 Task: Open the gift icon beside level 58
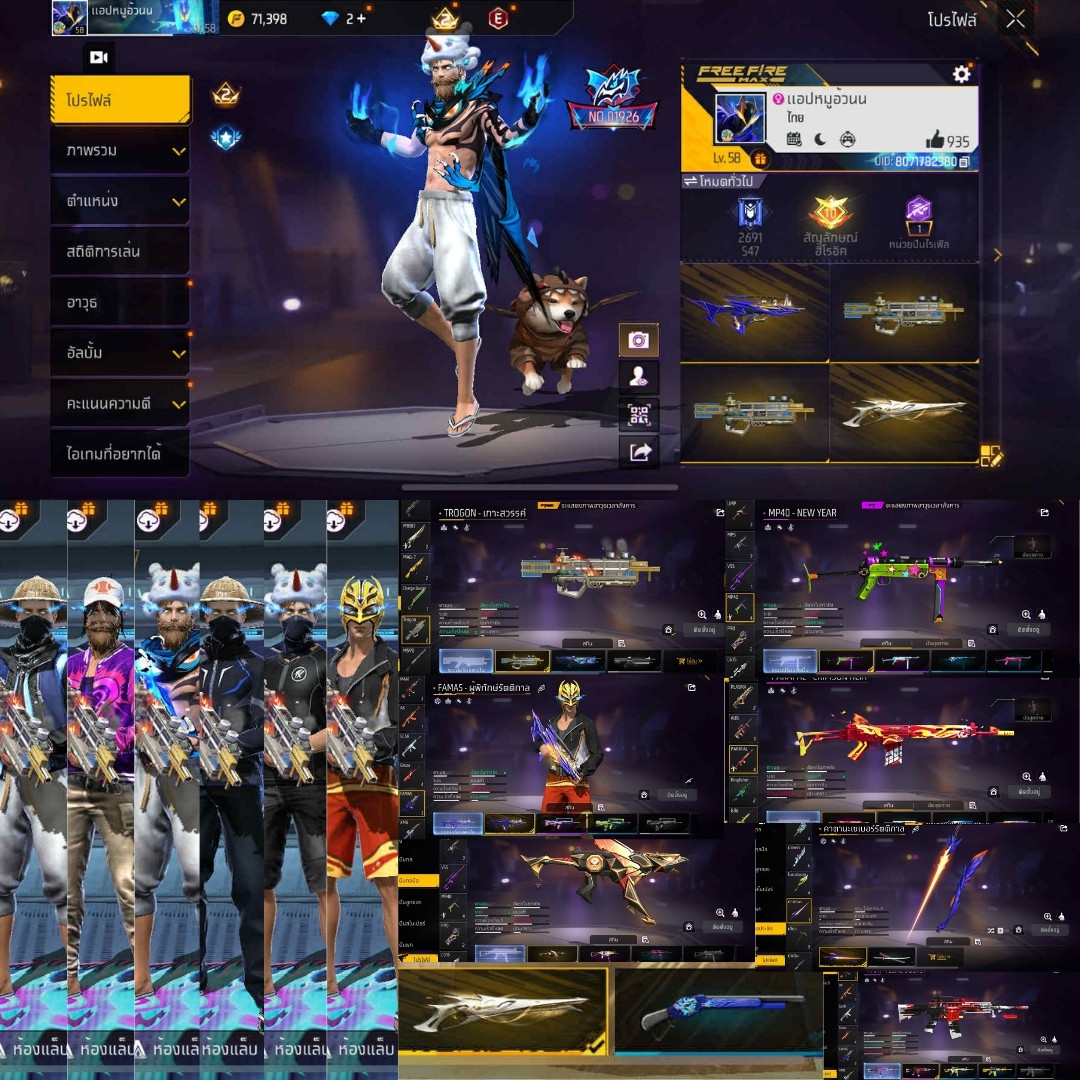tap(759, 159)
